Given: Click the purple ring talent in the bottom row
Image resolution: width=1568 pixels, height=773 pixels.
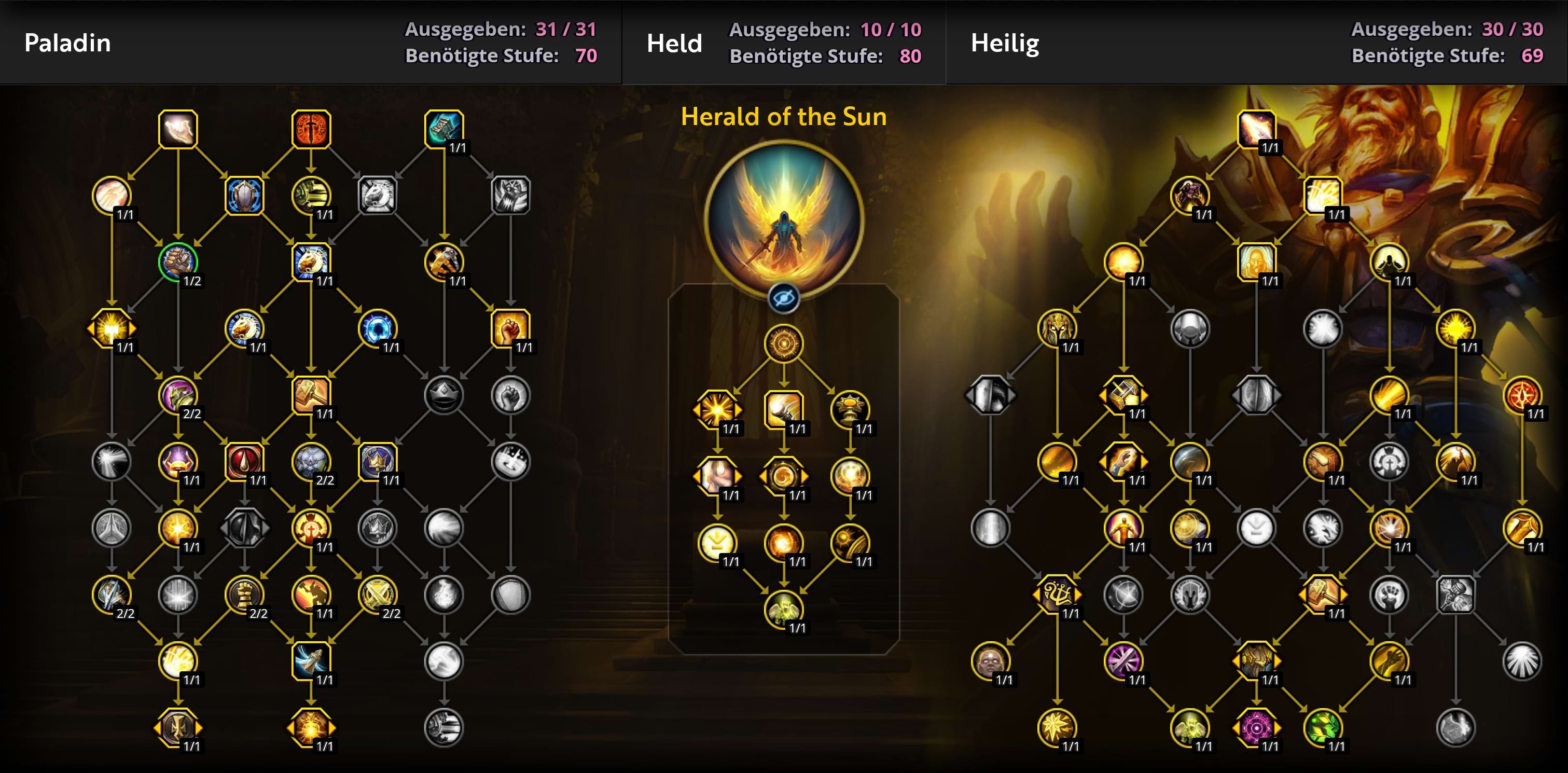Looking at the screenshot, I should [x=1256, y=727].
